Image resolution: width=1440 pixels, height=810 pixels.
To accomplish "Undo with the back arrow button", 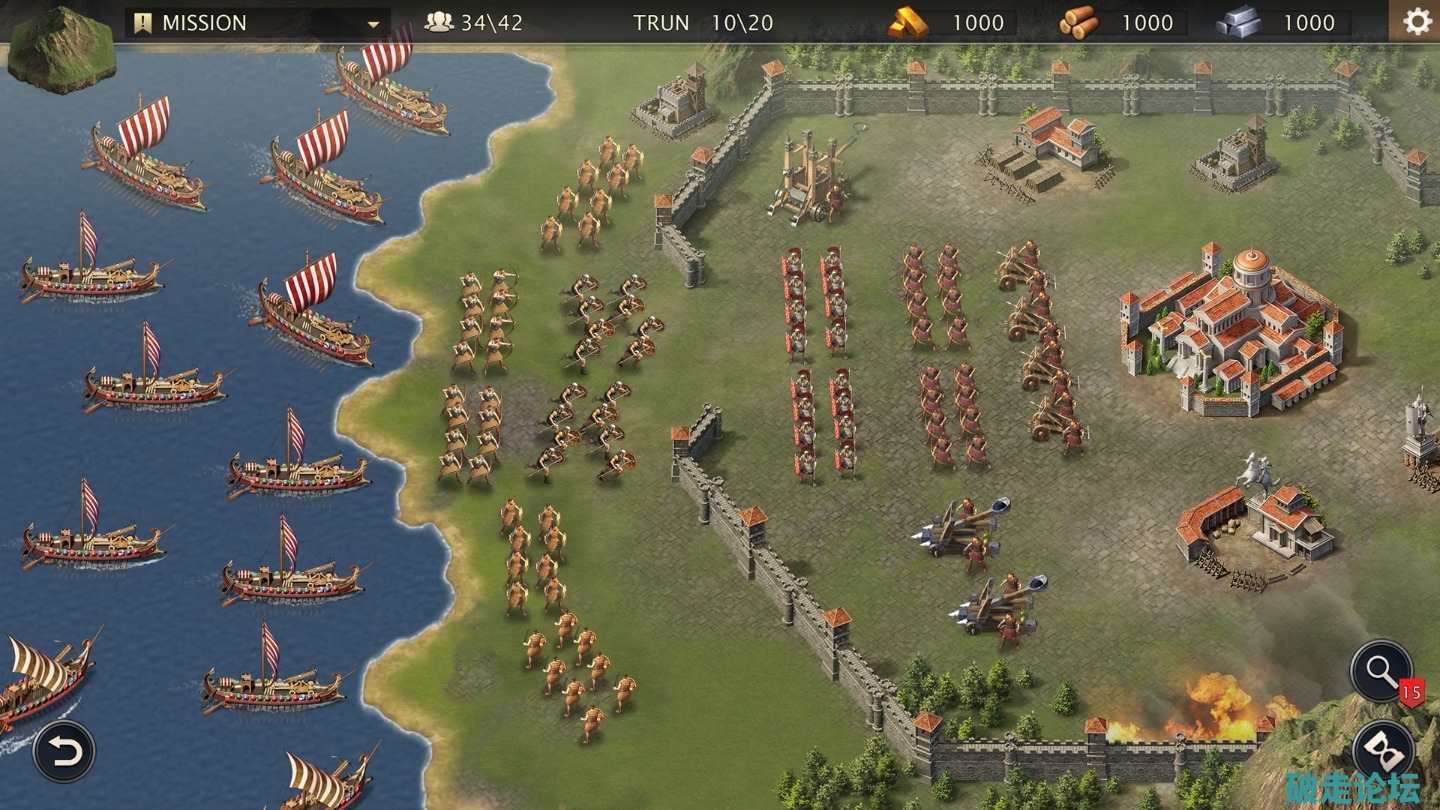I will 64,752.
